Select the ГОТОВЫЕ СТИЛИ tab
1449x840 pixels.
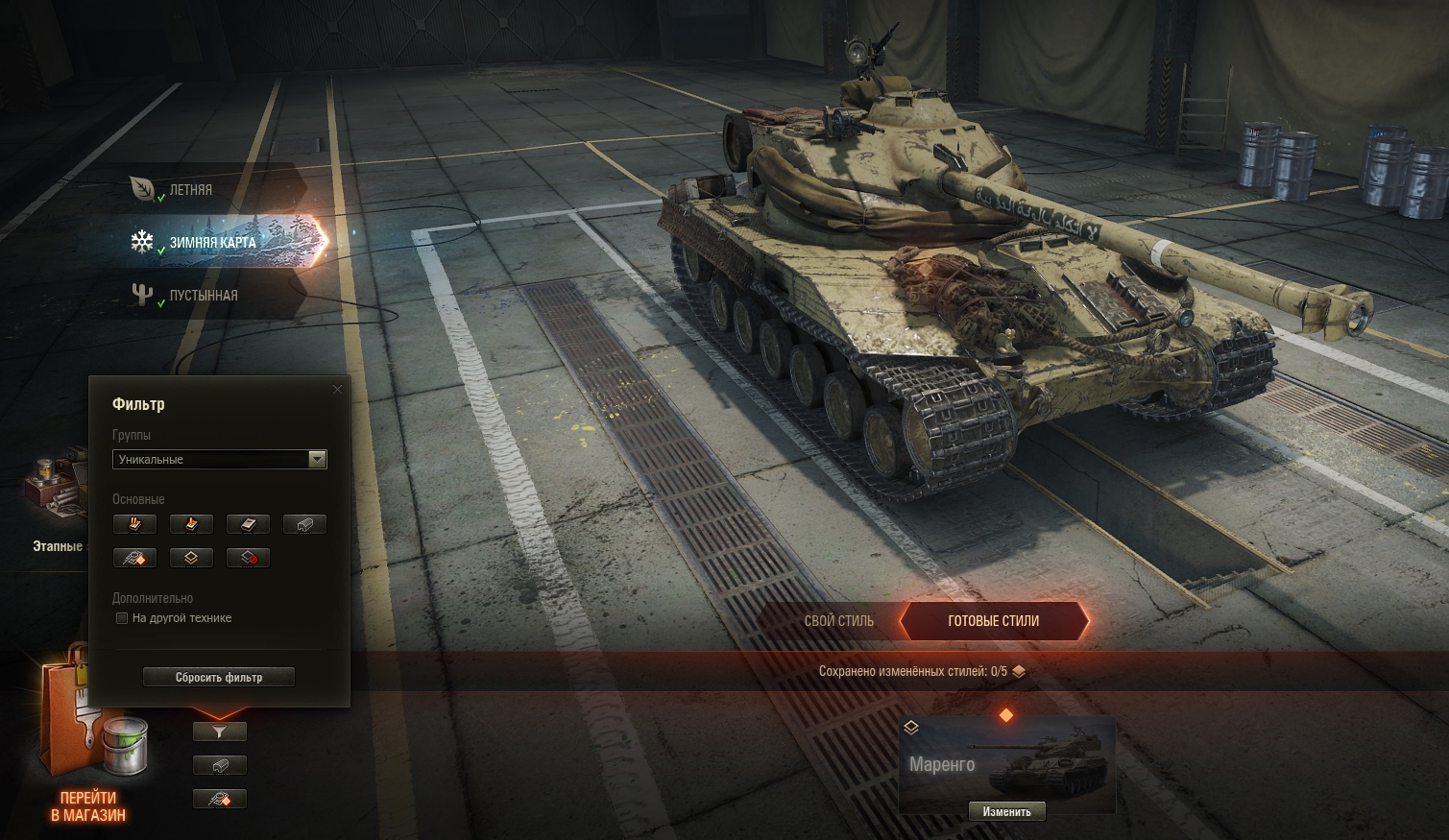pyautogui.click(x=993, y=621)
